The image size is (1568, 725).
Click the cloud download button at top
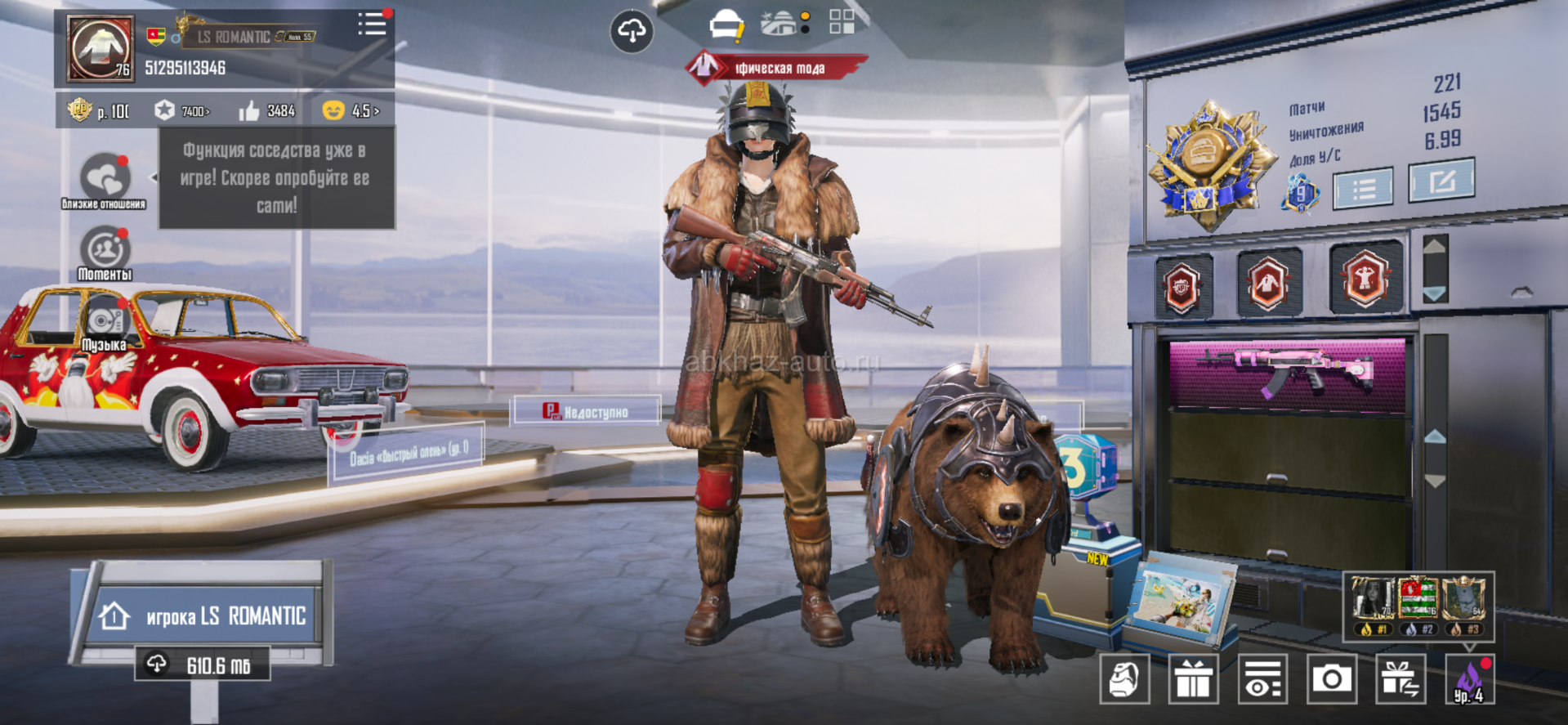coord(632,31)
